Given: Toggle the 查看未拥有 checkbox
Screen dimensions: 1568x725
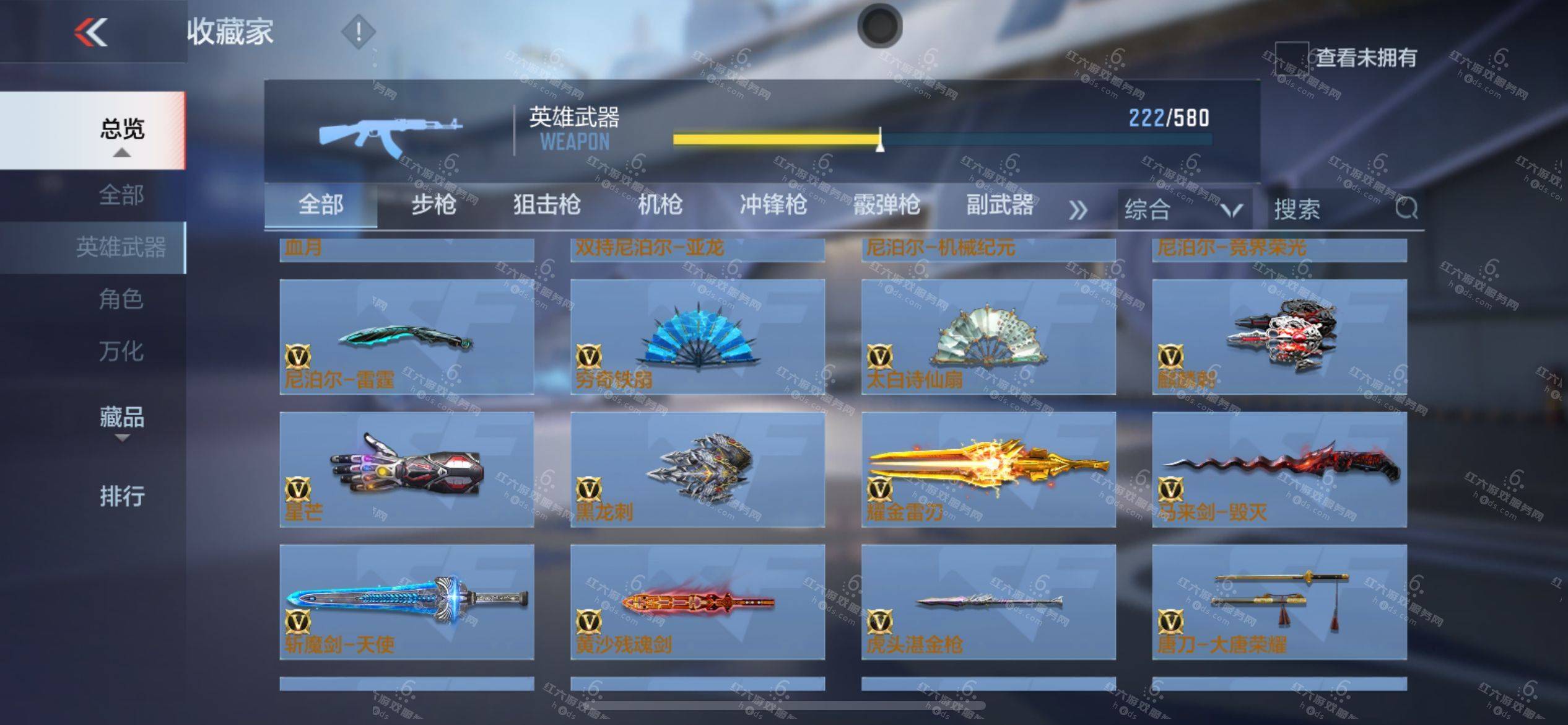Looking at the screenshot, I should (1291, 58).
